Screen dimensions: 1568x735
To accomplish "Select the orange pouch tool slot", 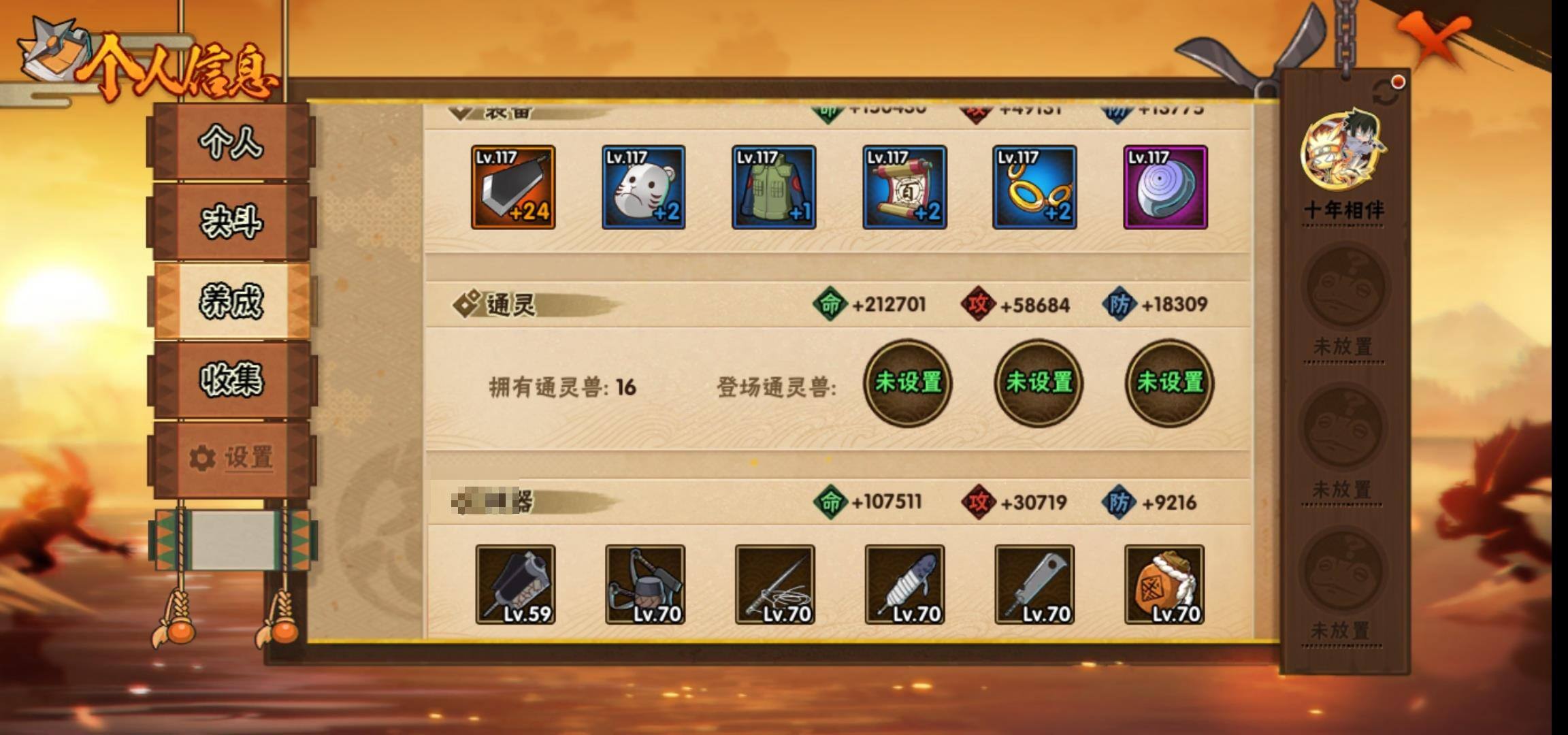I will pyautogui.click(x=1164, y=584).
